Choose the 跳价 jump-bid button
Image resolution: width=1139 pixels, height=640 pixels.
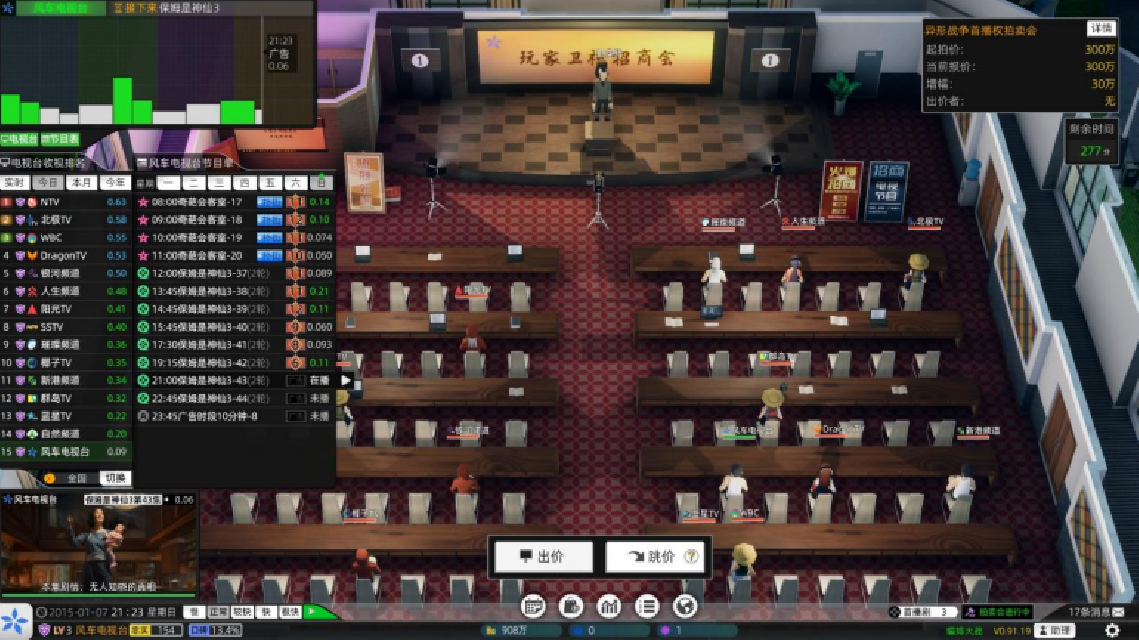pyautogui.click(x=656, y=557)
